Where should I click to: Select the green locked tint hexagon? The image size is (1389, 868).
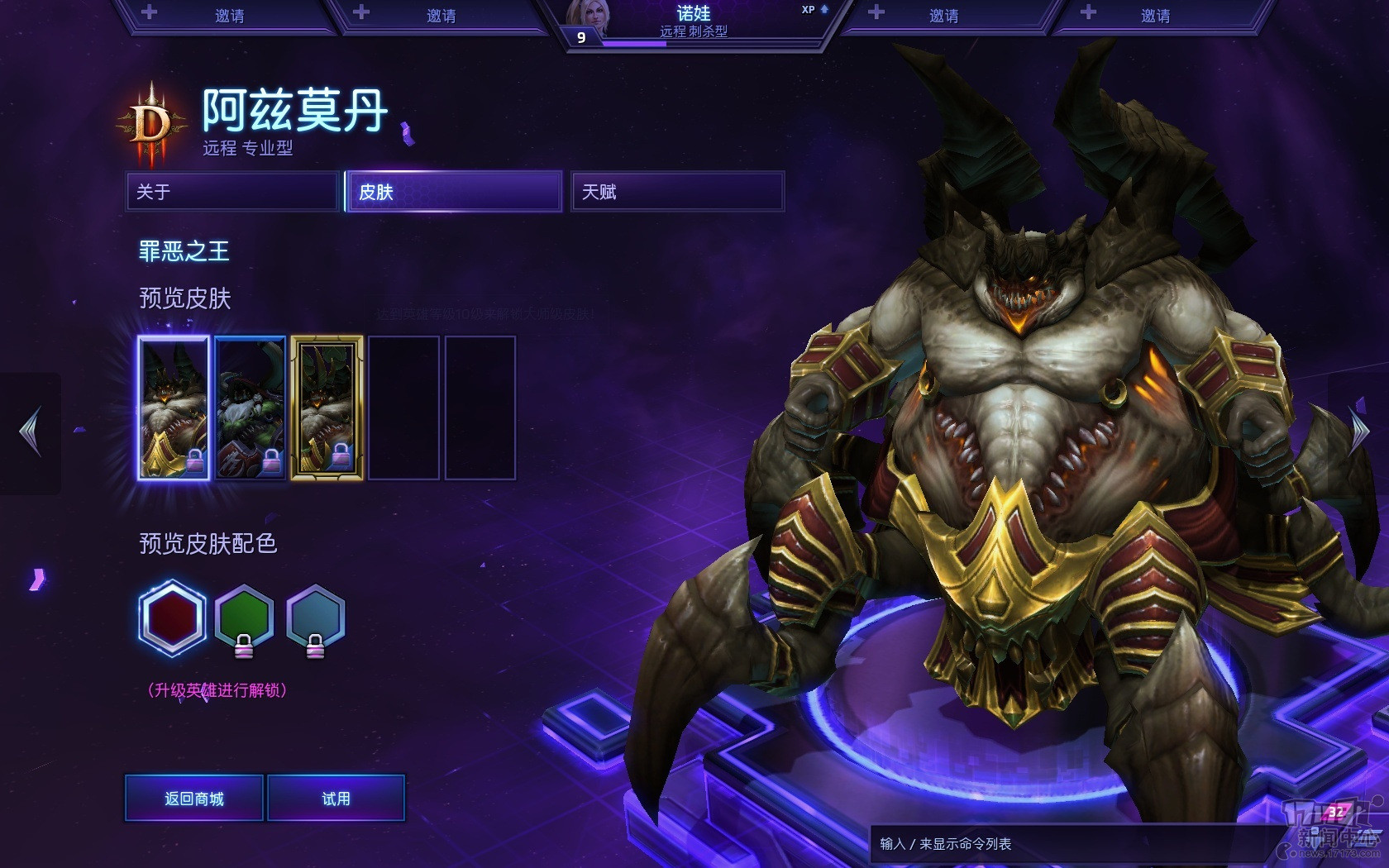click(x=244, y=618)
